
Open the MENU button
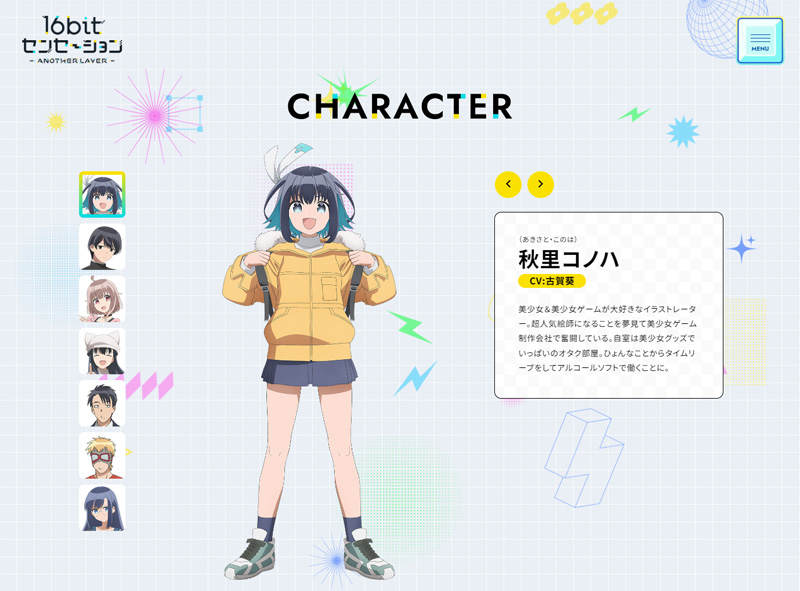(x=760, y=41)
